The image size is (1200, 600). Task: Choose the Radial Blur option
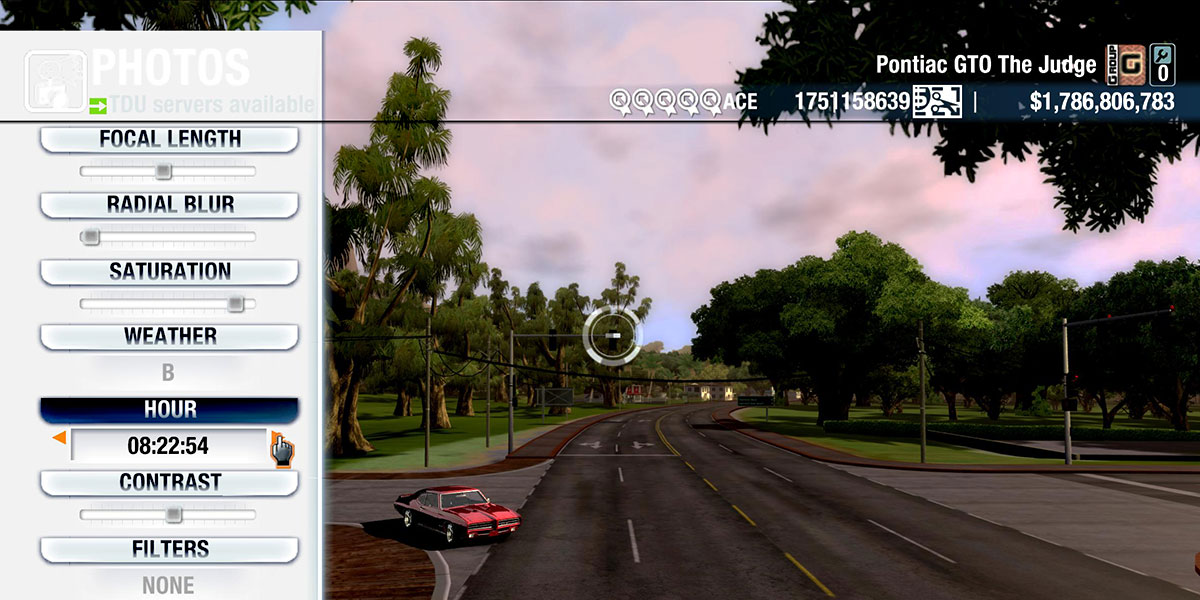point(169,205)
